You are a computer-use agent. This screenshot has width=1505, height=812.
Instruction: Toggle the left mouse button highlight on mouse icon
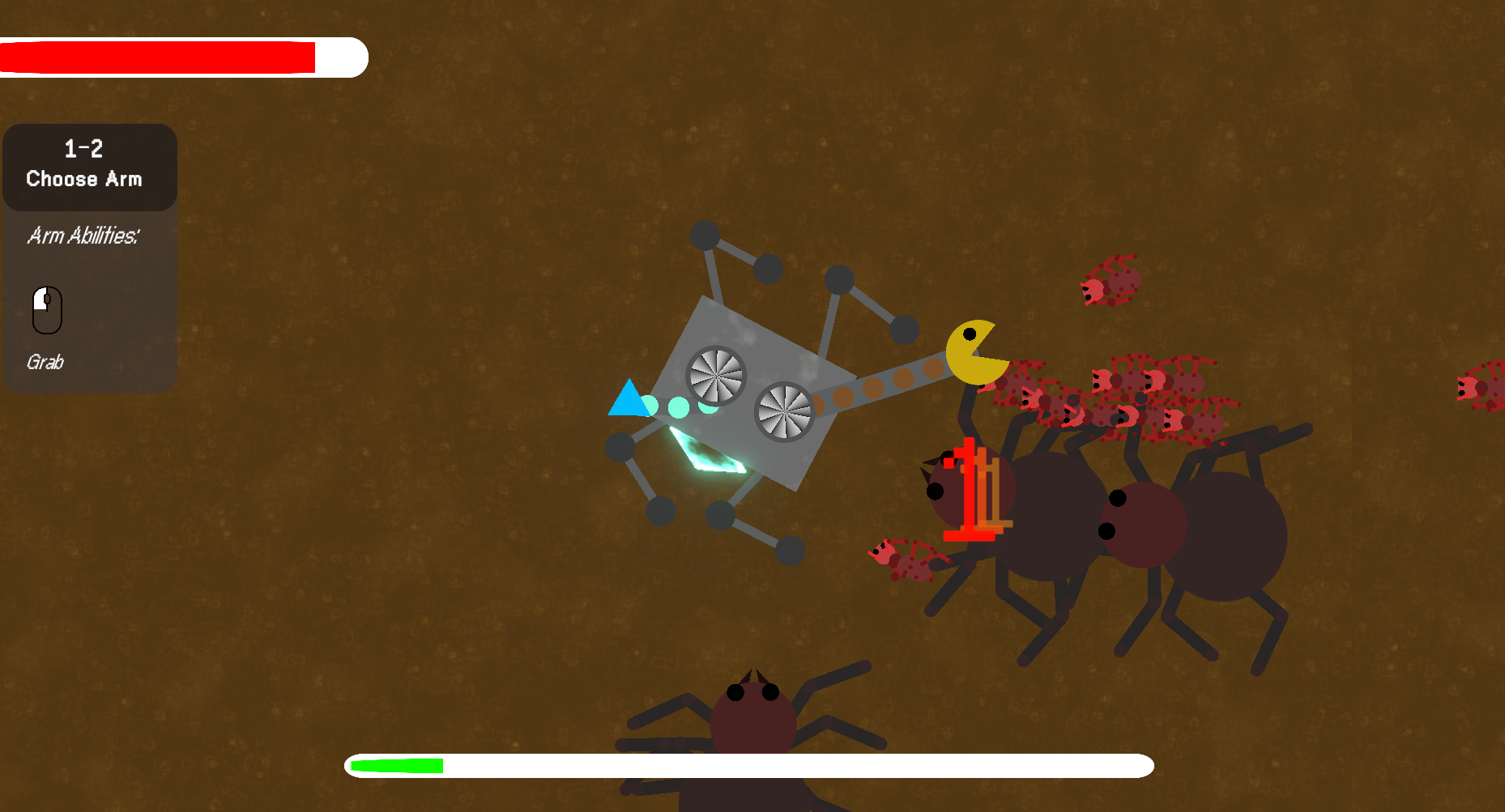(41, 300)
